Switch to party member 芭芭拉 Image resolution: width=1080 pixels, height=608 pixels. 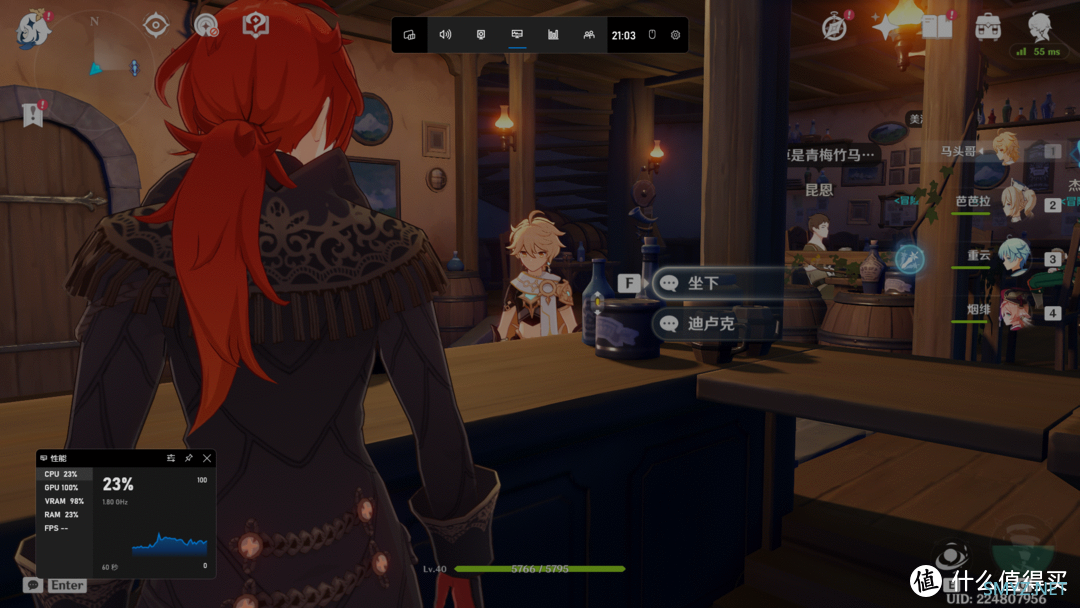coord(1016,204)
